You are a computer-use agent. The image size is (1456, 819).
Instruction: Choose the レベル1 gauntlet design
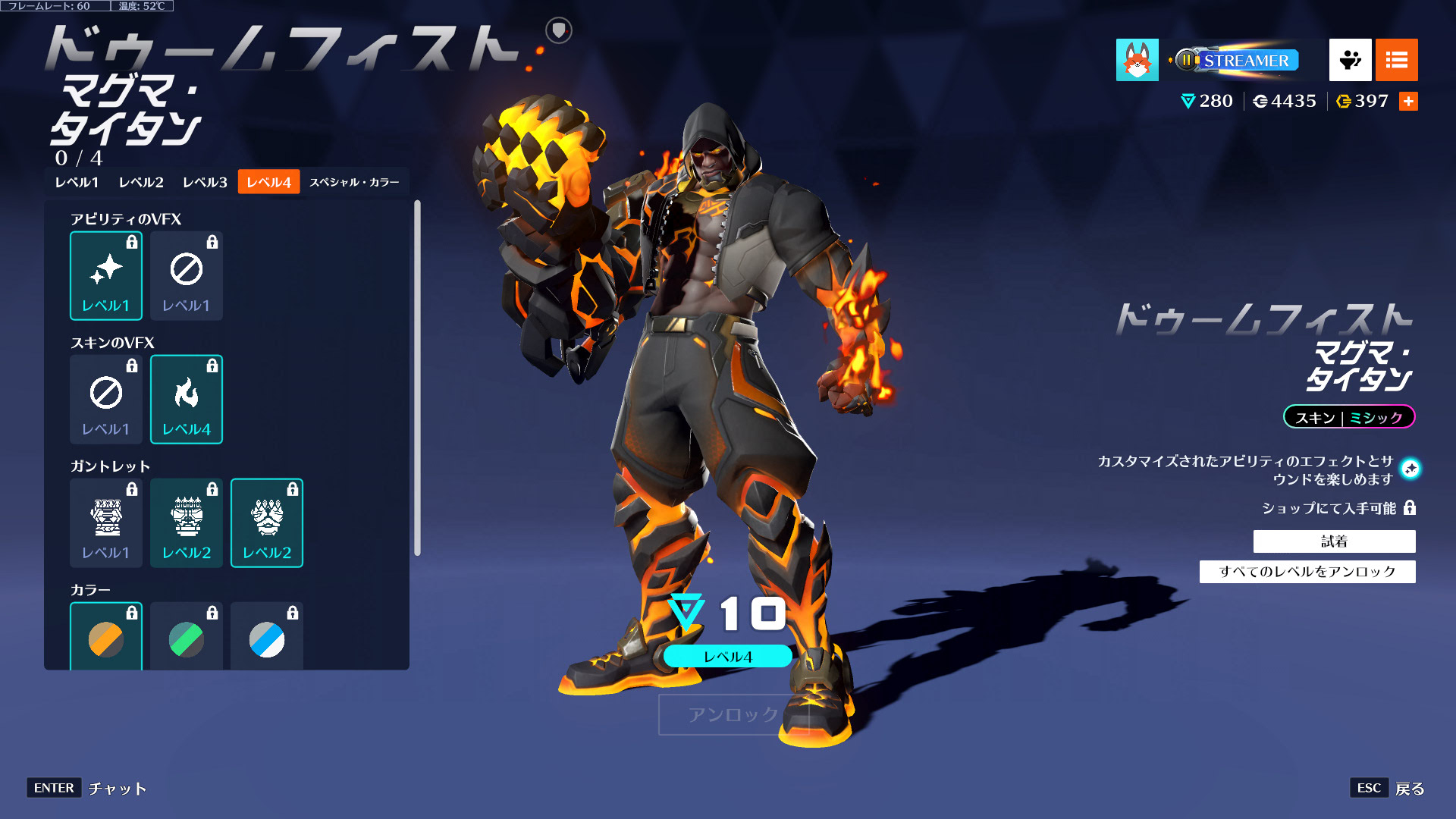pyautogui.click(x=105, y=523)
